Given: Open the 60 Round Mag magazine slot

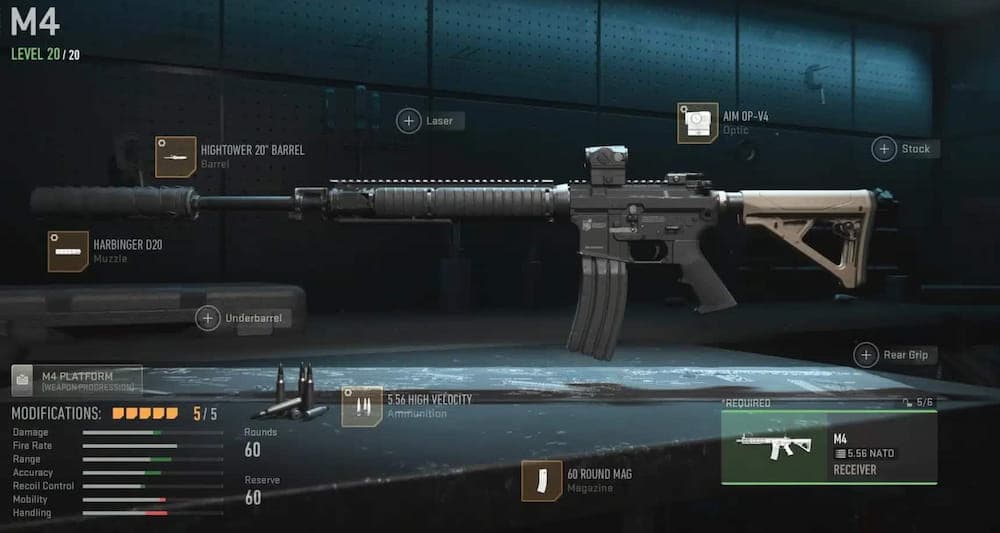Looking at the screenshot, I should (542, 480).
